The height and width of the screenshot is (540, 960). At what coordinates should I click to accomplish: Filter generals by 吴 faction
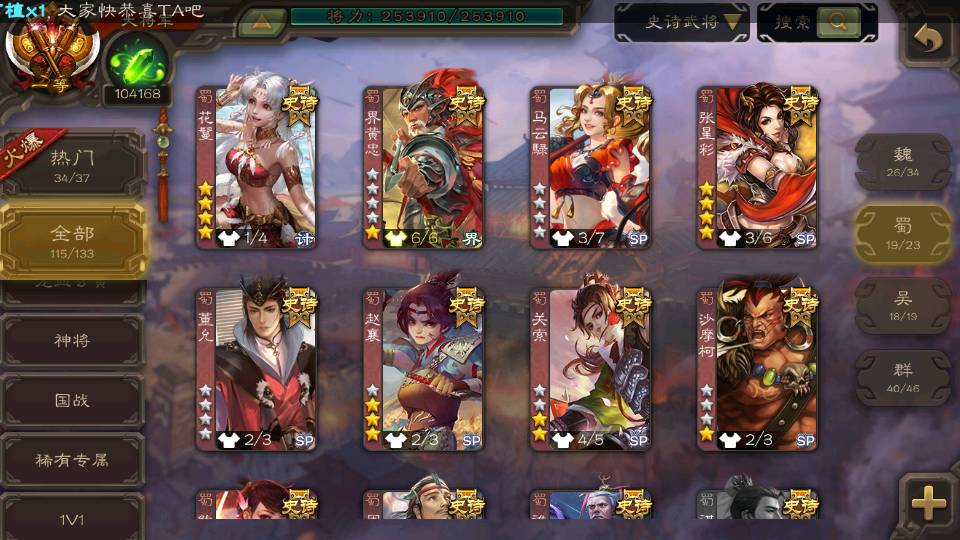point(903,305)
